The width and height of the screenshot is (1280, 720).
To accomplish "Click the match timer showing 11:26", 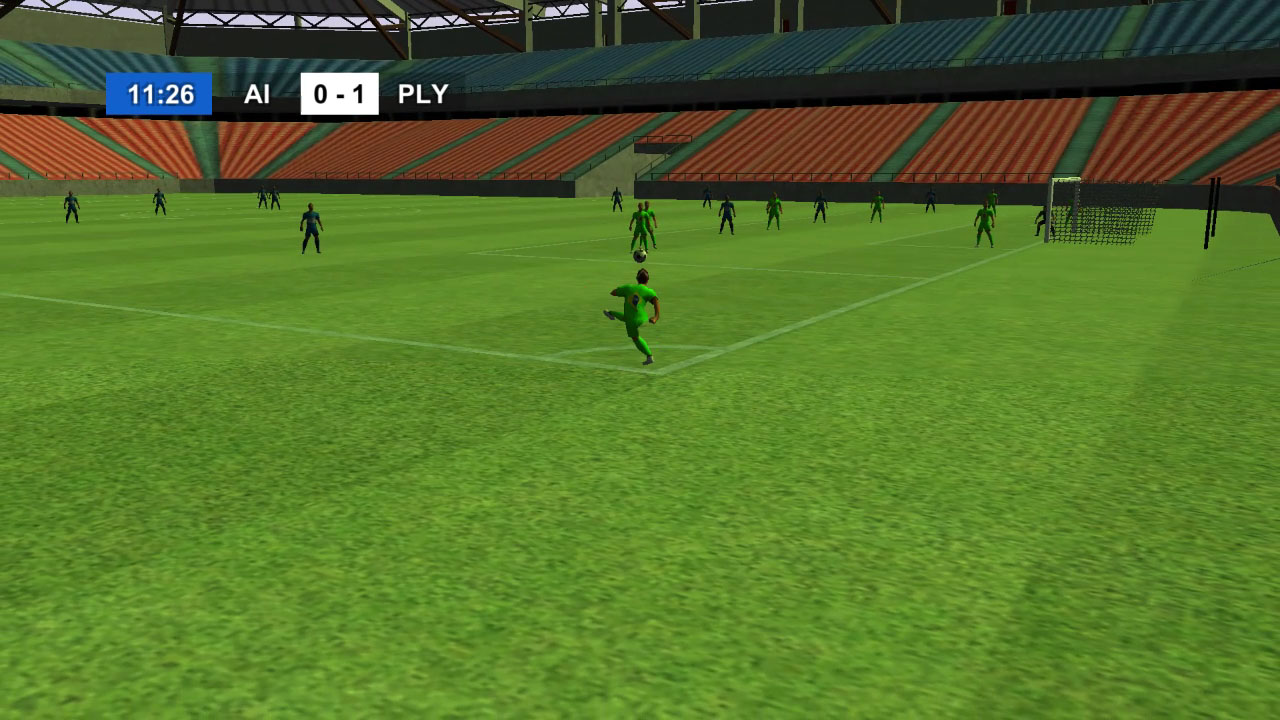I will tap(160, 95).
